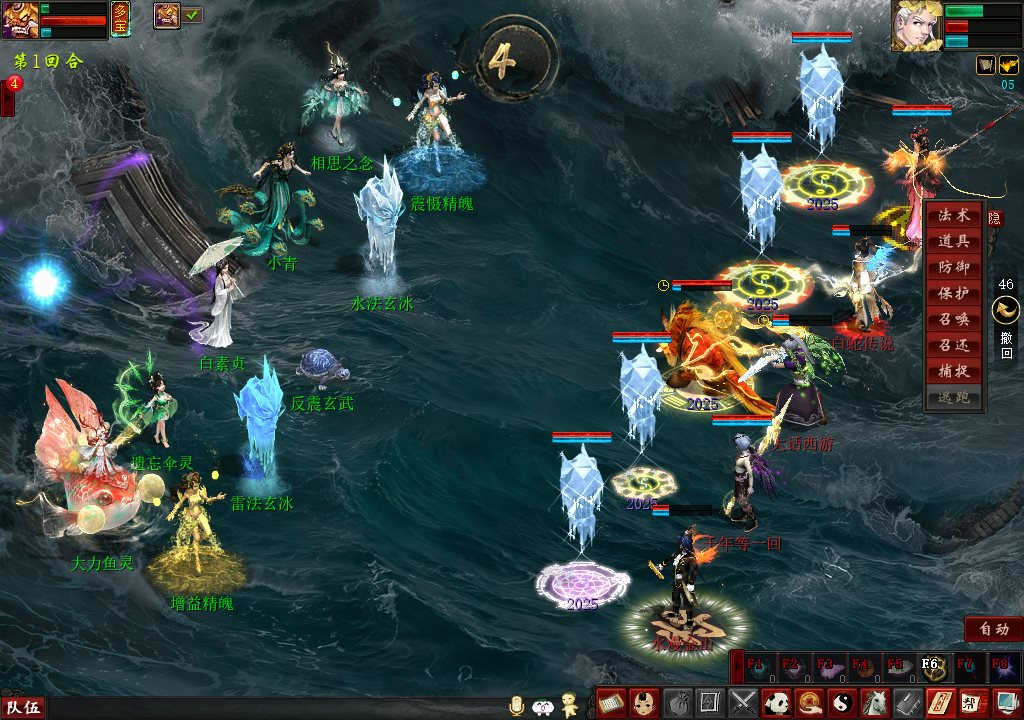The image size is (1024, 720).
Task: Activate the F6 hotkey skill slot
Action: pyautogui.click(x=929, y=666)
